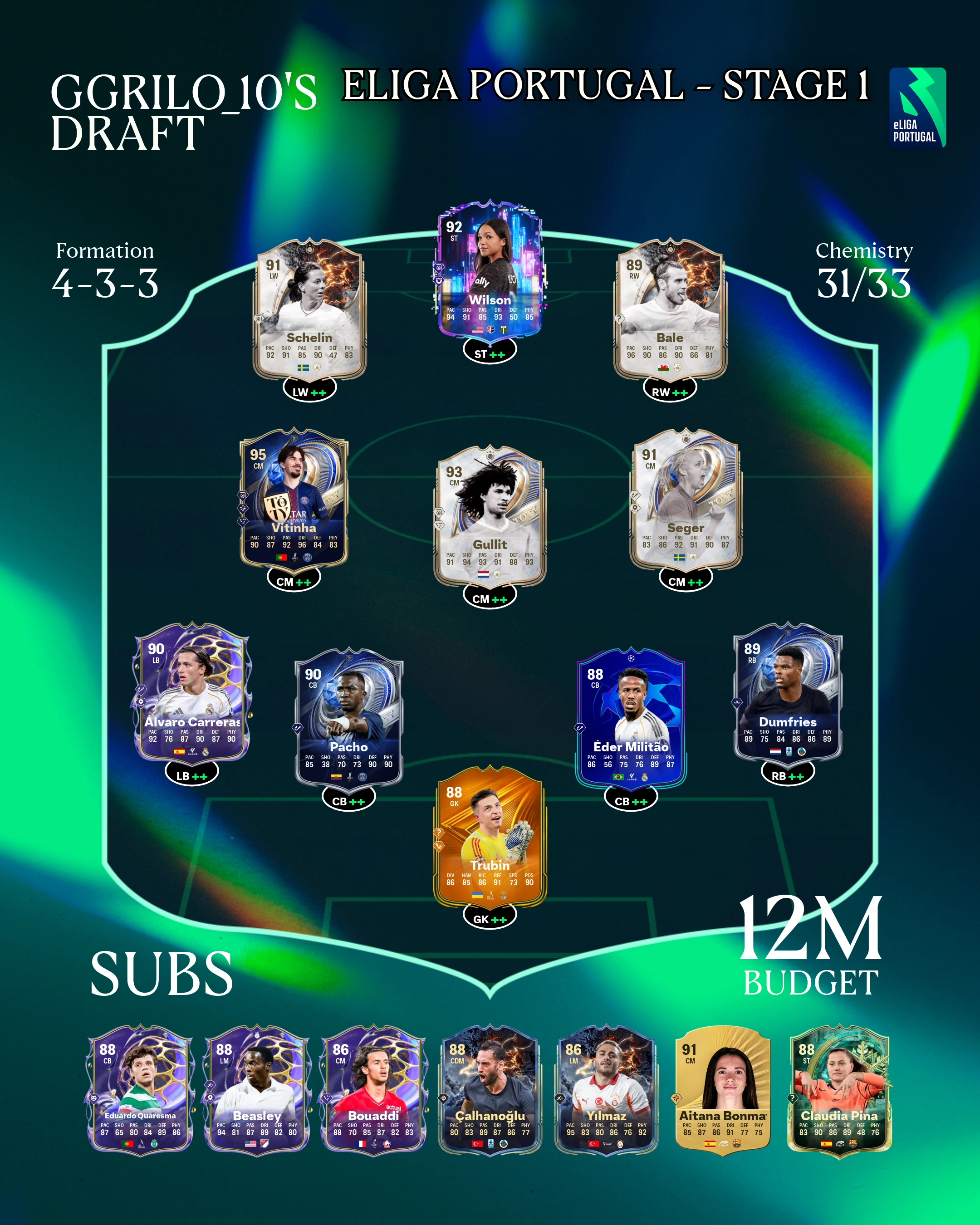Select the Wilson striker card
This screenshot has height=1225, width=980.
[490, 273]
